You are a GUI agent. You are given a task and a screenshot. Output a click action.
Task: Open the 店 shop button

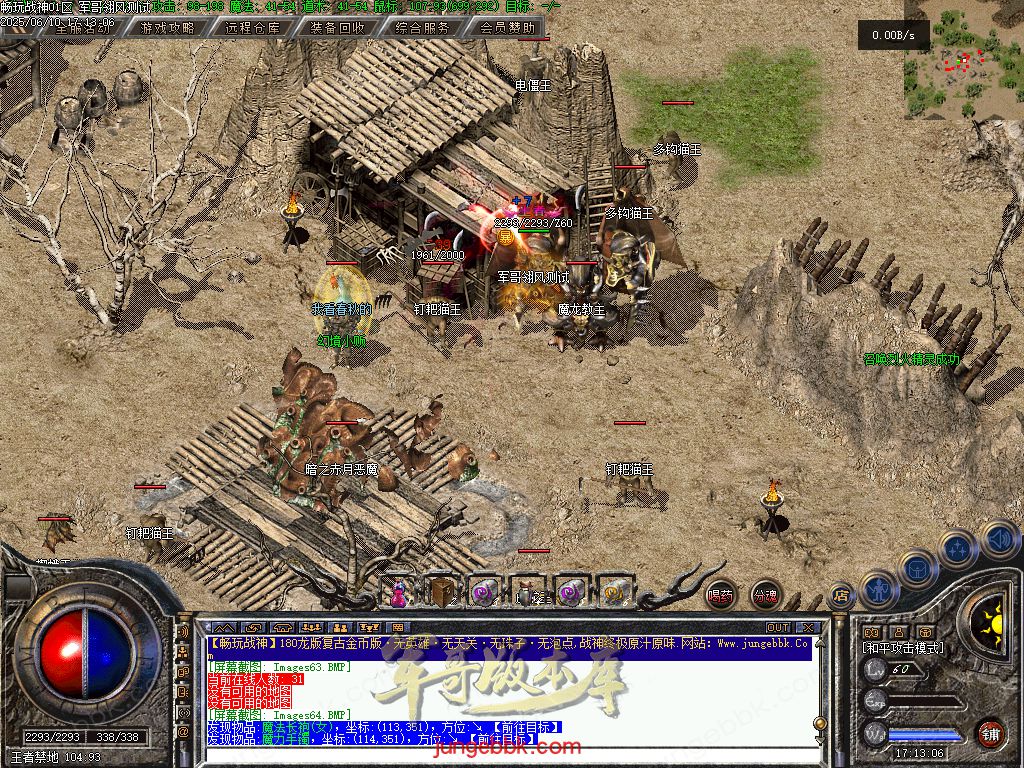coord(841,597)
